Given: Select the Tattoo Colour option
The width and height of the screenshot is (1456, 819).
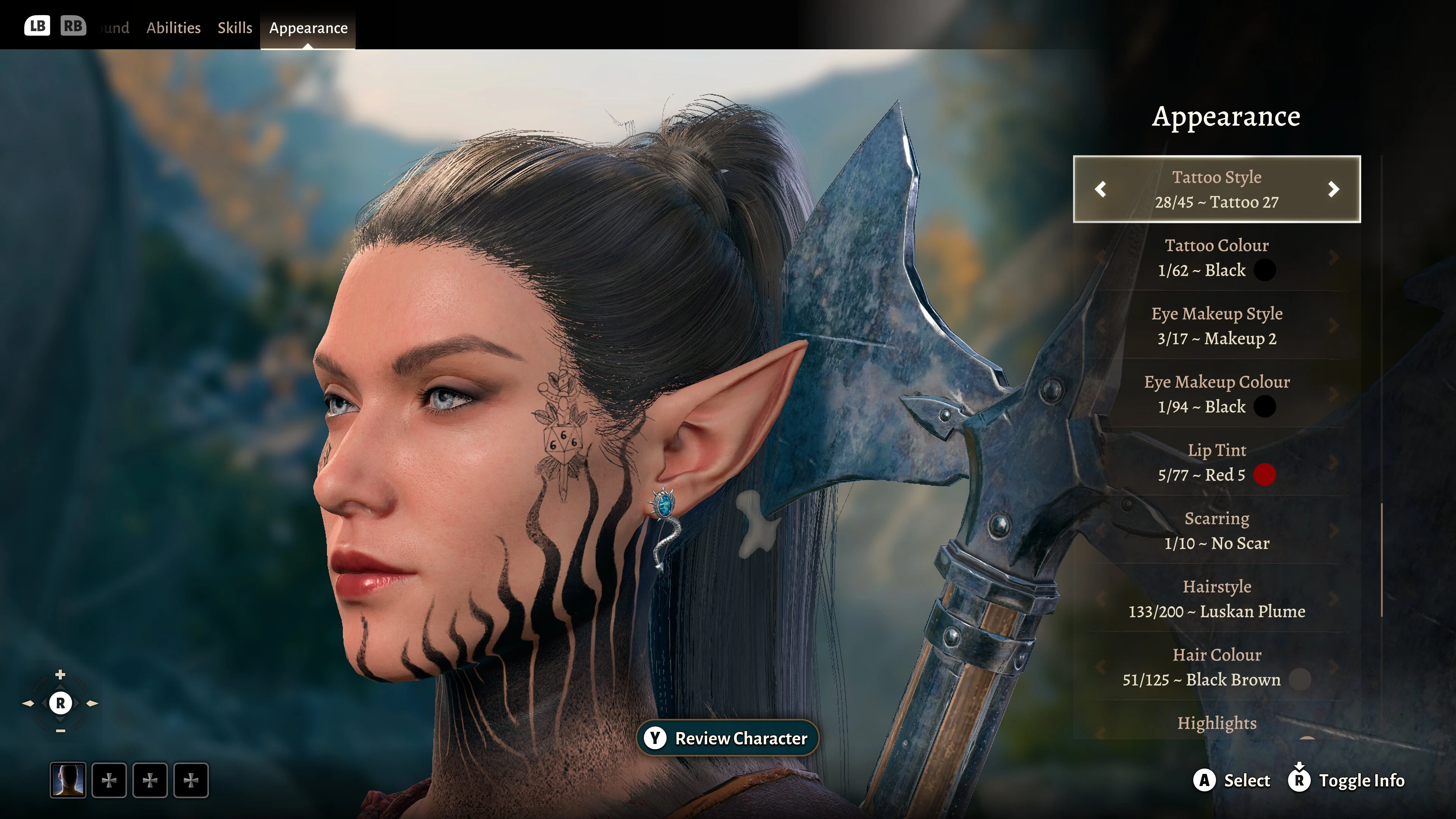Looking at the screenshot, I should [1216, 258].
